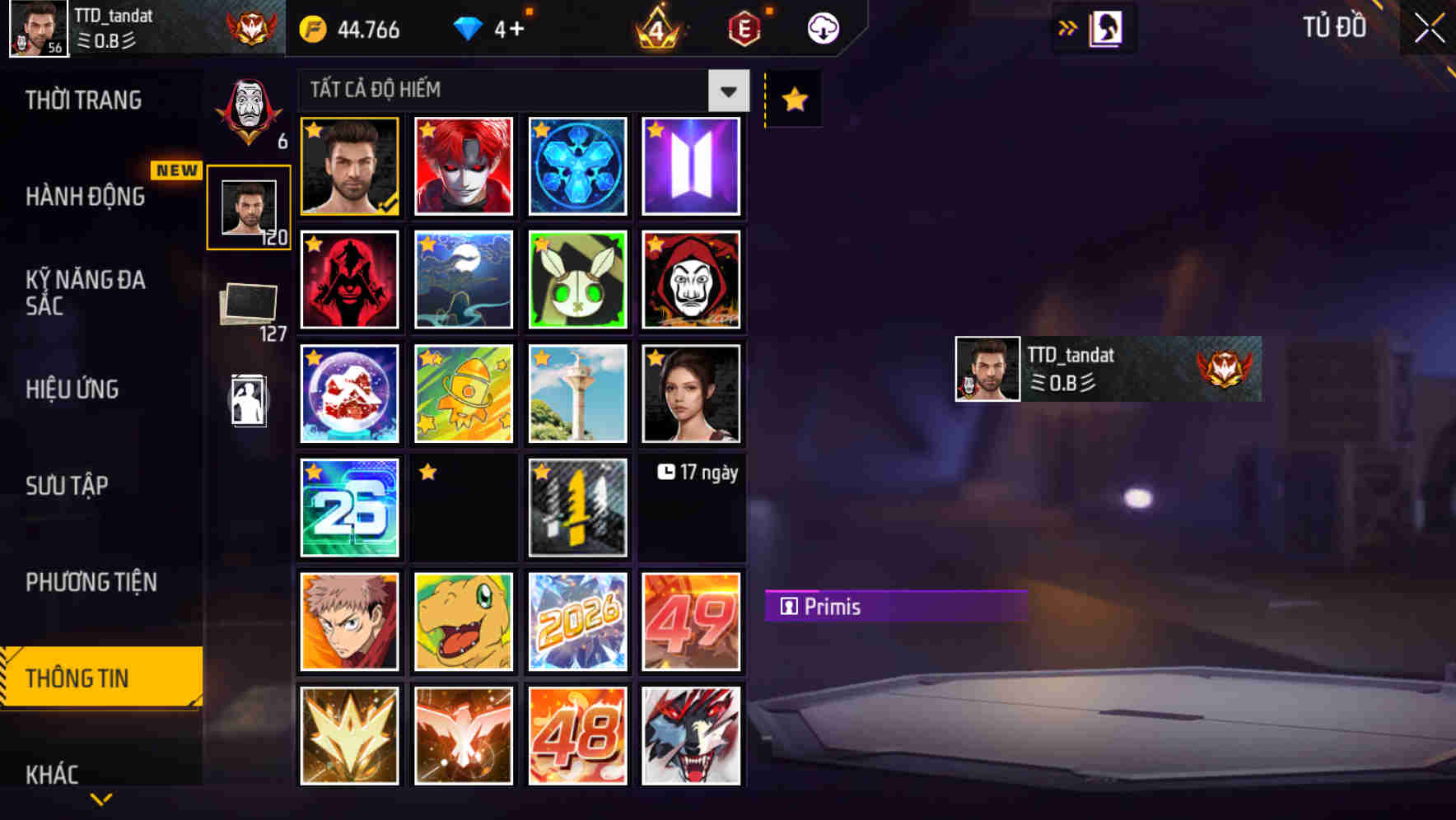Enable the star on the BTS avatar
The image size is (1456, 820).
click(x=655, y=129)
